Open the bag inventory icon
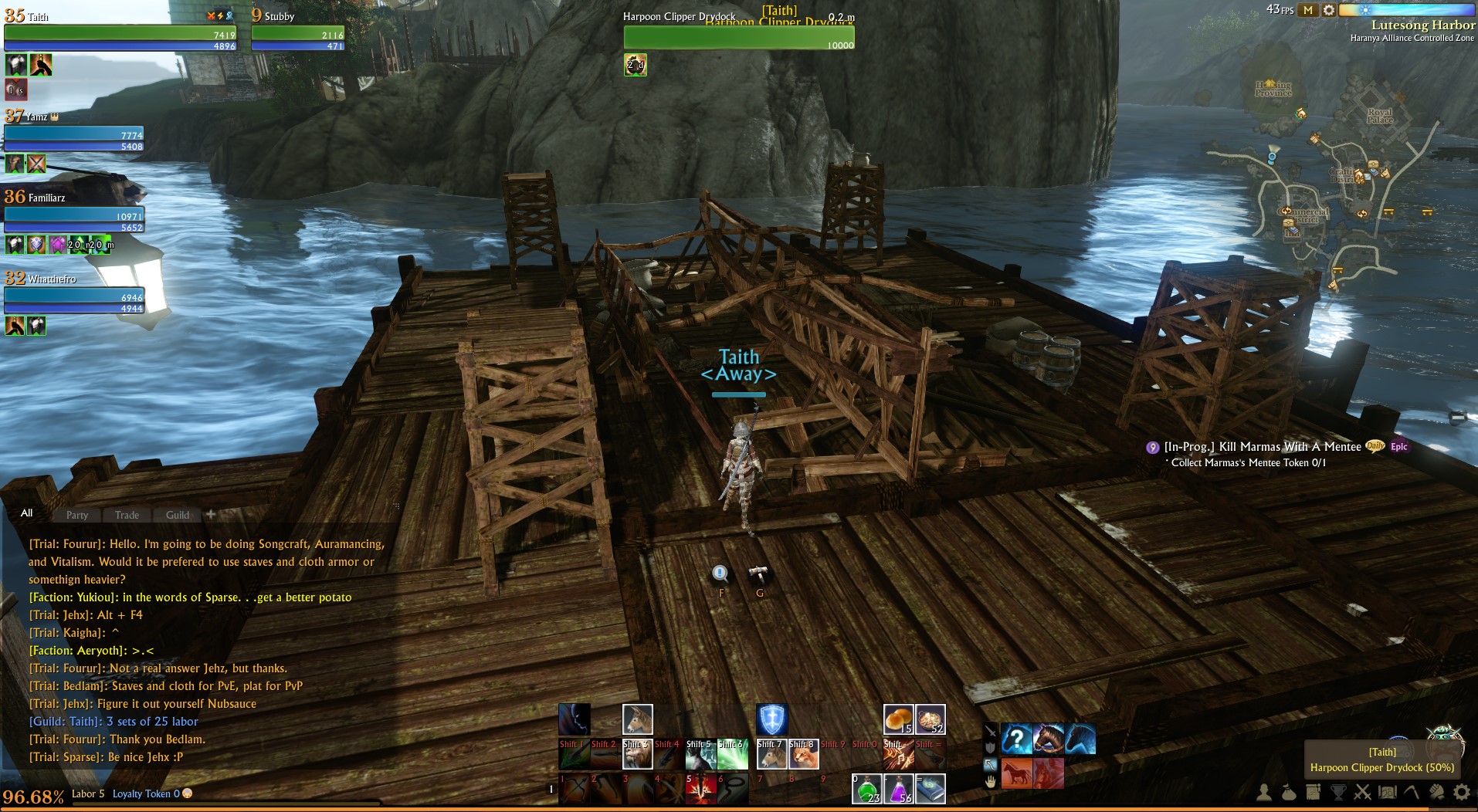 tap(1289, 792)
